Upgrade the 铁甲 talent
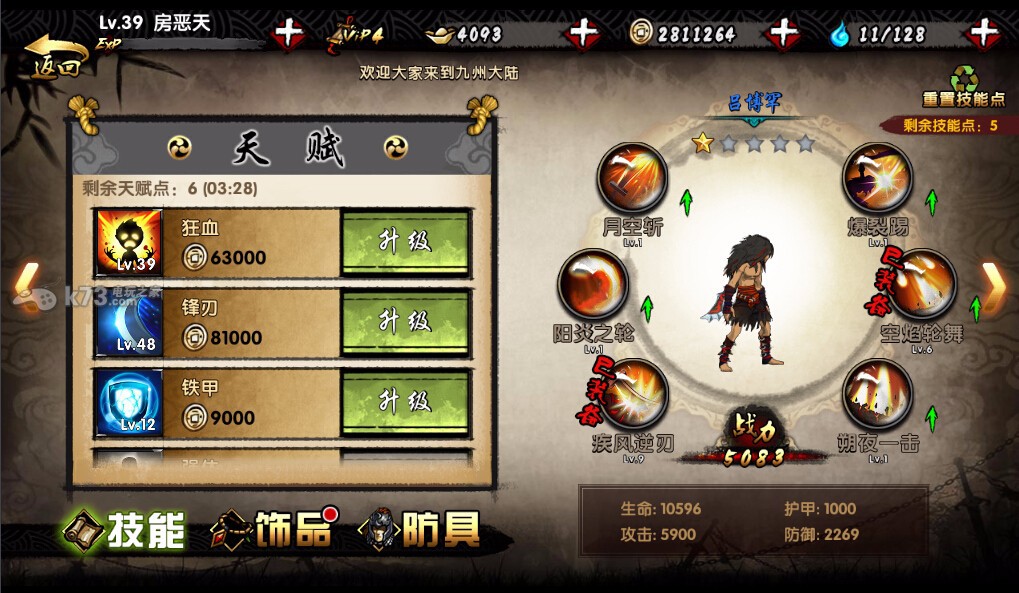 point(405,402)
